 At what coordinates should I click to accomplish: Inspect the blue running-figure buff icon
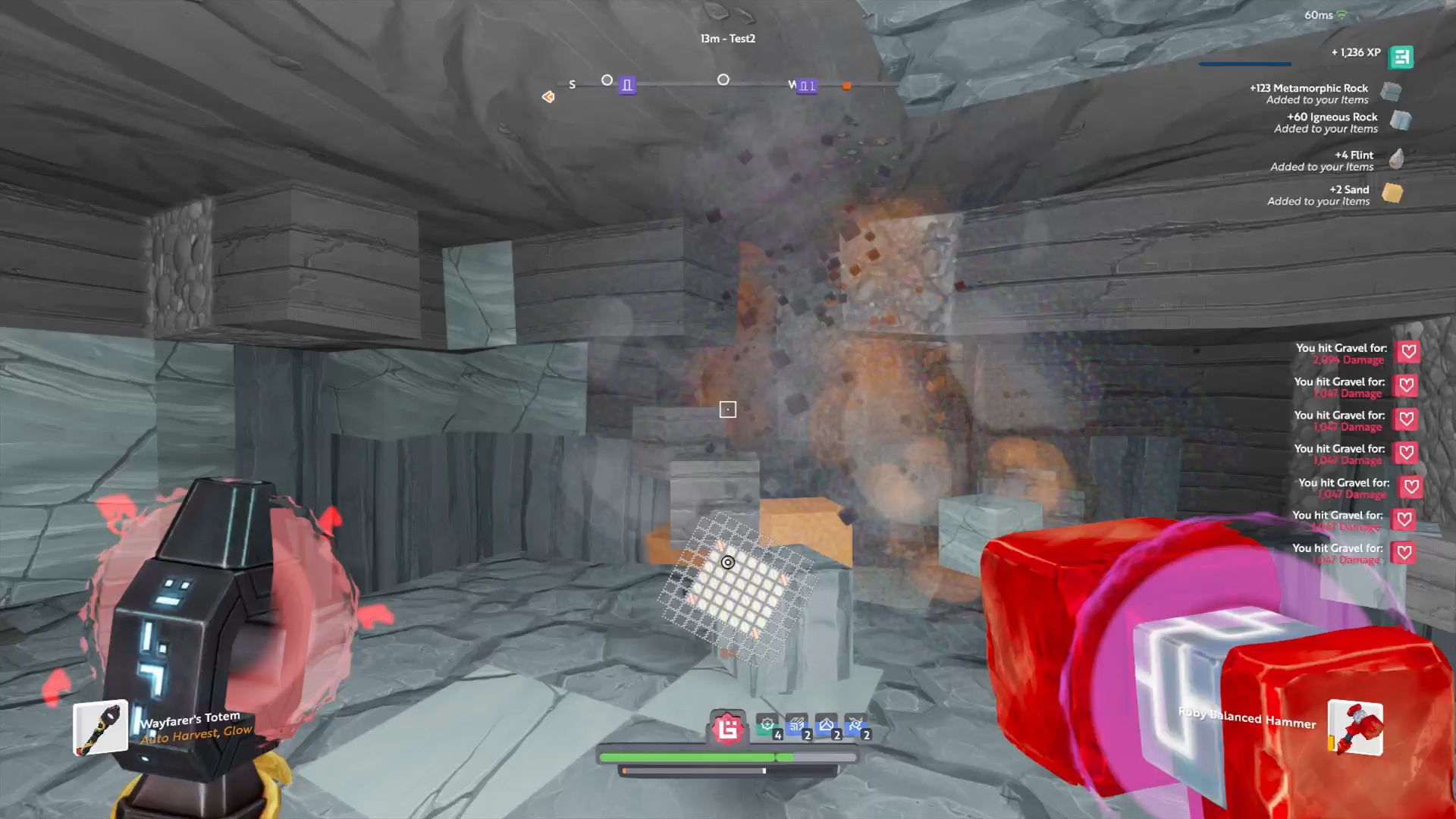tap(856, 726)
